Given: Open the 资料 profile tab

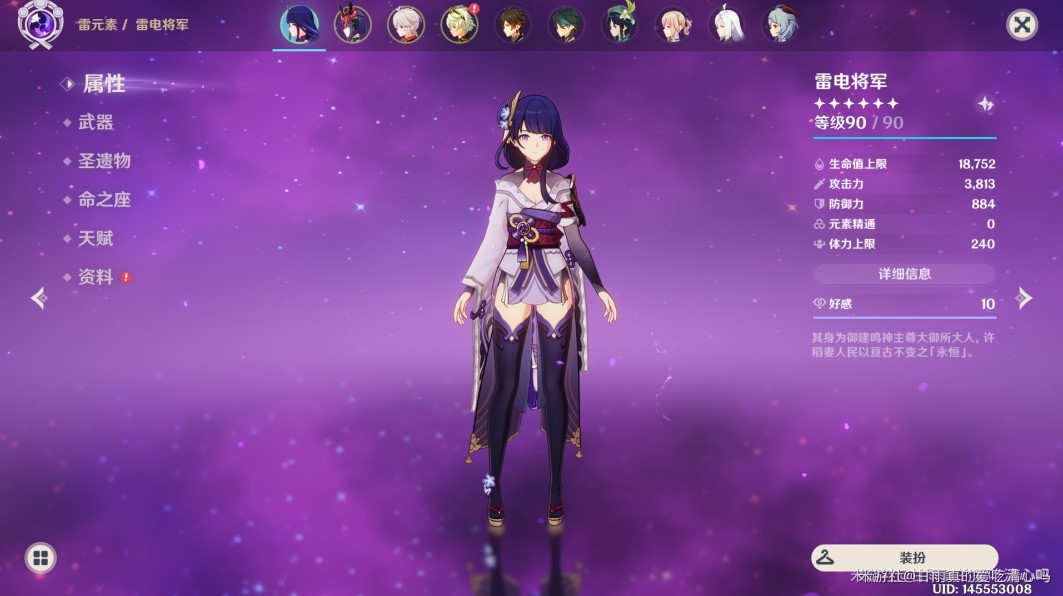Looking at the screenshot, I should [96, 277].
